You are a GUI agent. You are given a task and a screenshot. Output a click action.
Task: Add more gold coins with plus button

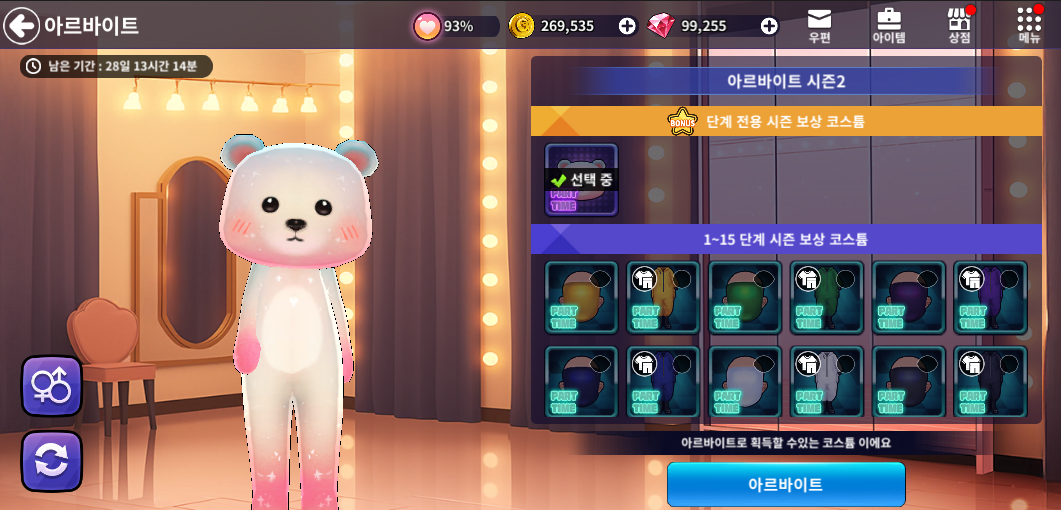click(627, 26)
